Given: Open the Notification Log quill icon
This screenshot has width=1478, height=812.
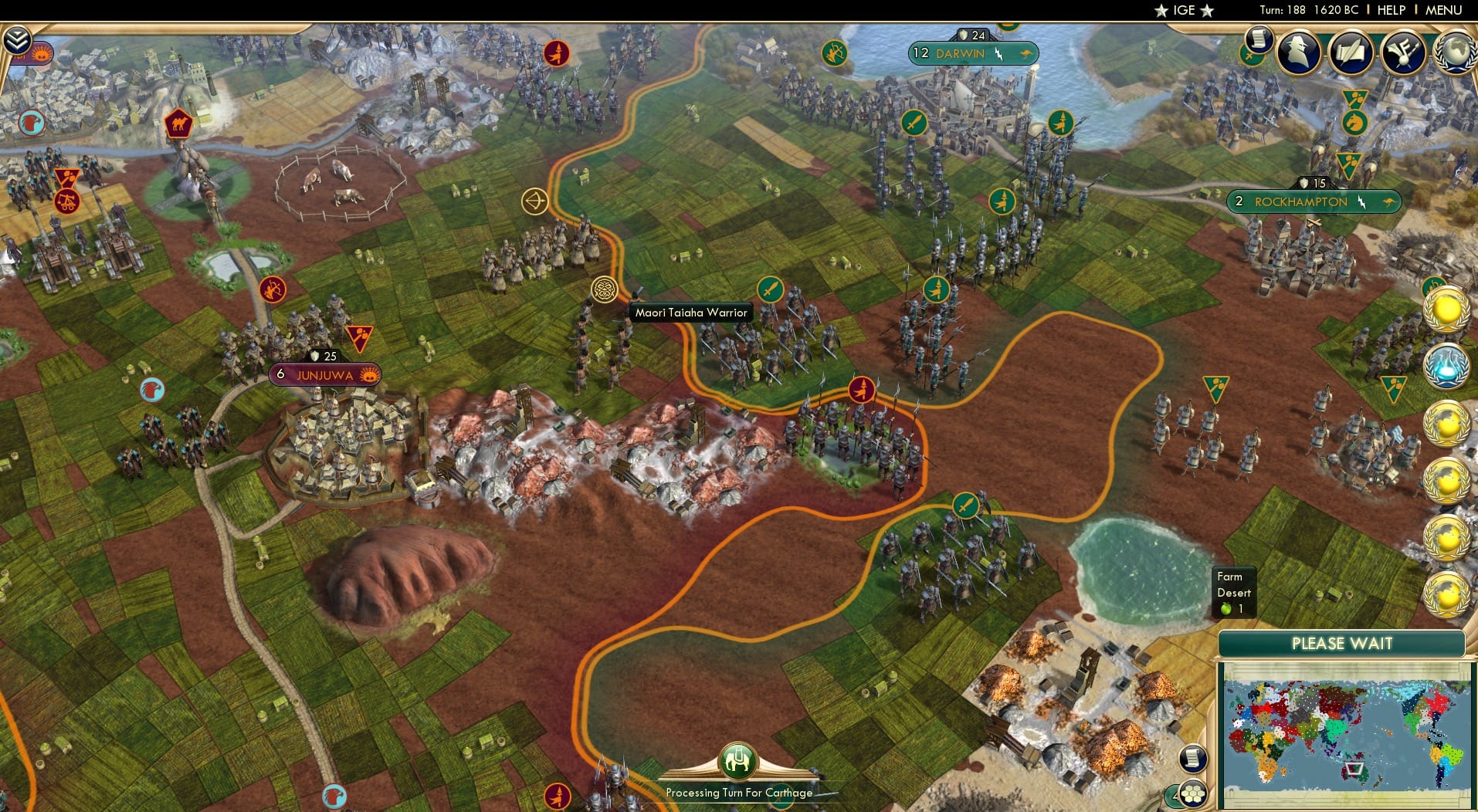Looking at the screenshot, I should [x=1352, y=52].
